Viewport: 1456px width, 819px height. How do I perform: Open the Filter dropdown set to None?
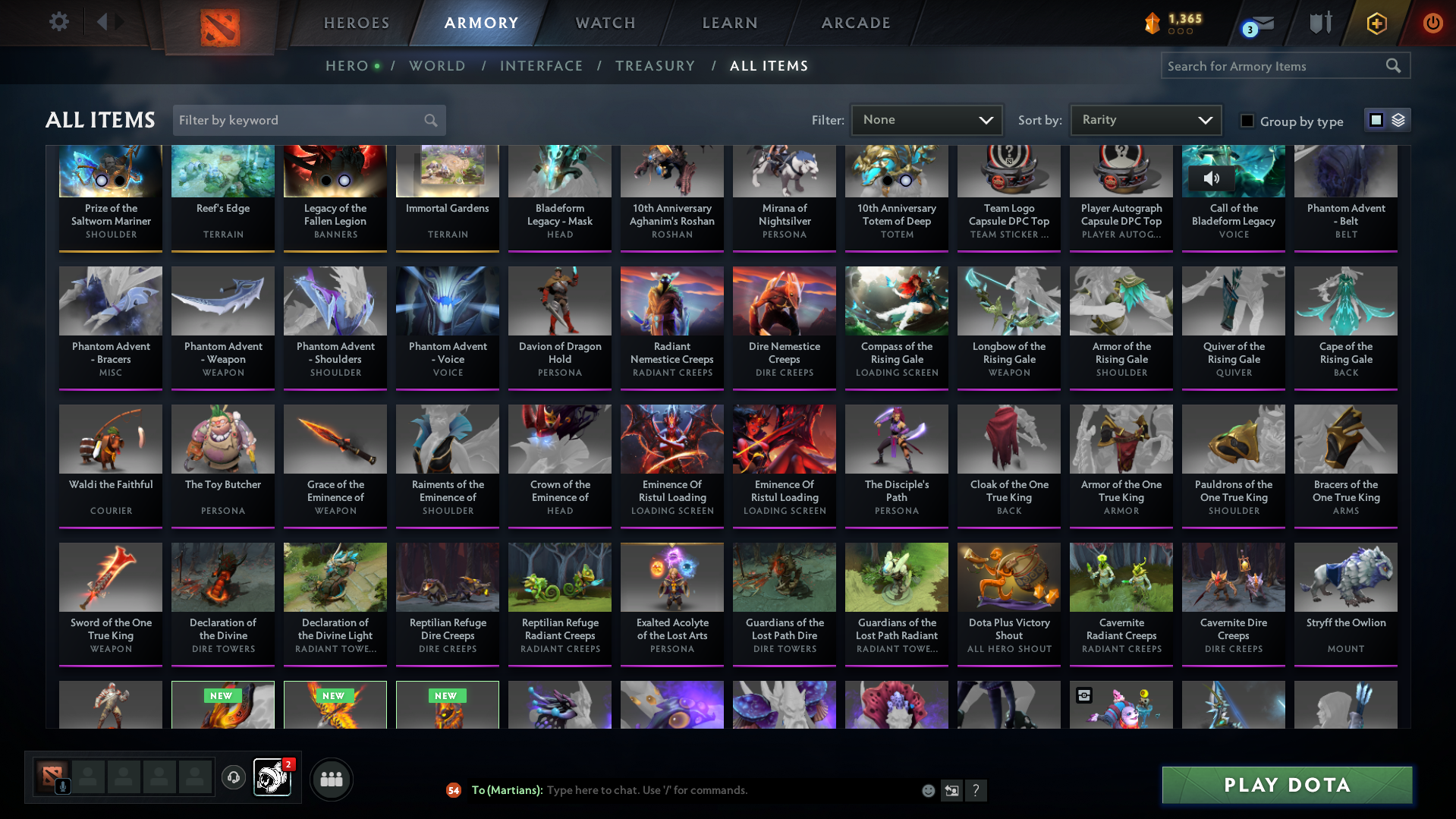coord(926,120)
